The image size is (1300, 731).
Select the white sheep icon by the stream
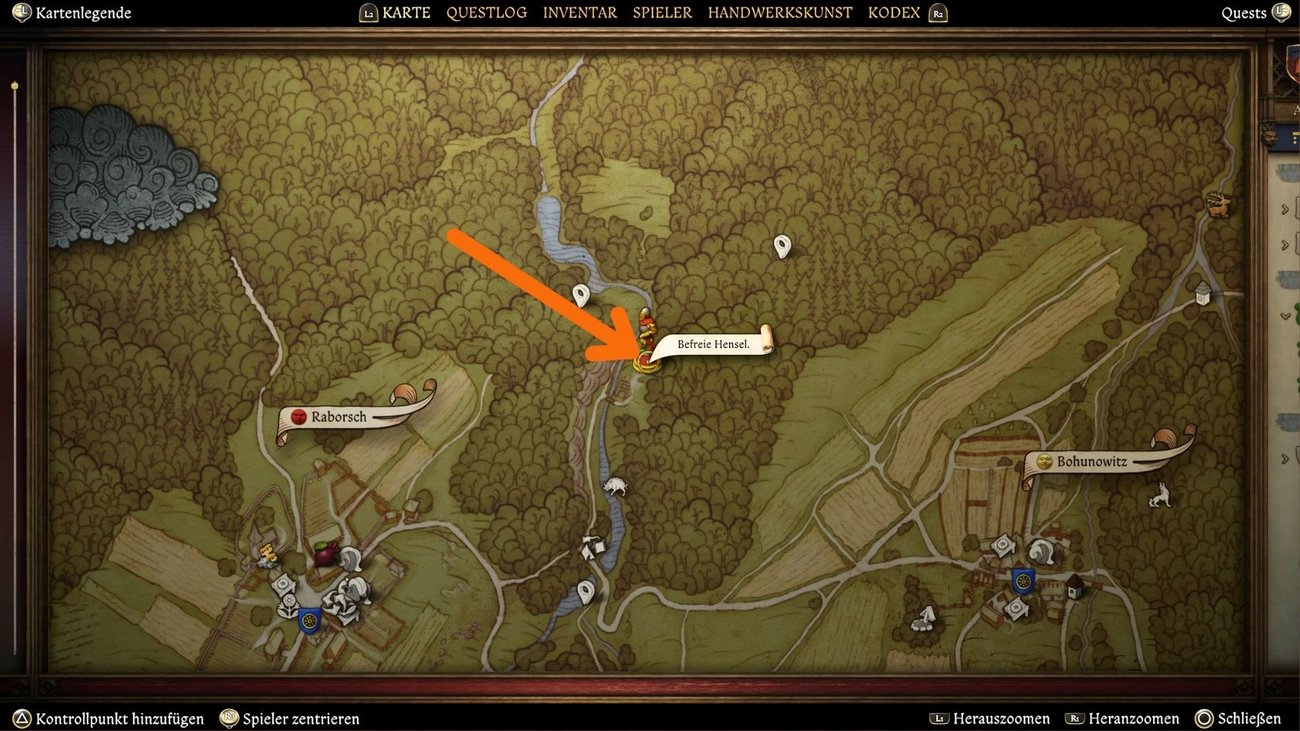(617, 485)
